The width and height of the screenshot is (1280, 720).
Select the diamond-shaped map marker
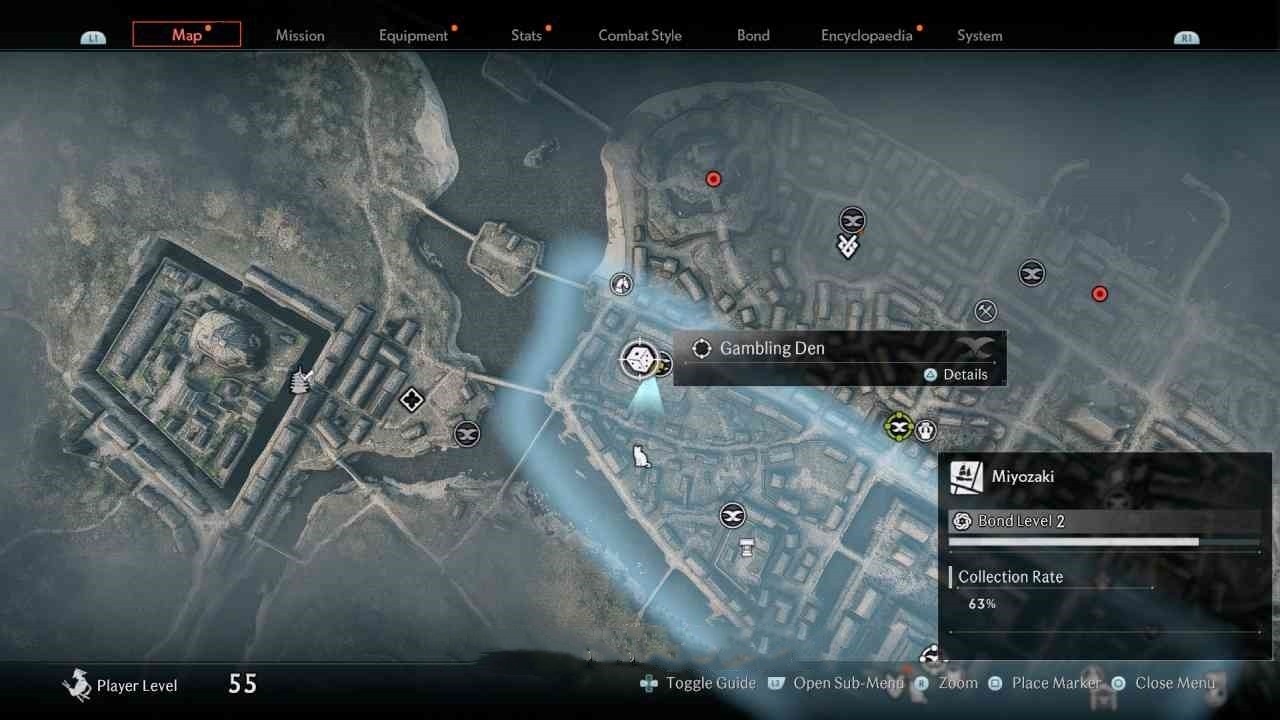click(411, 401)
